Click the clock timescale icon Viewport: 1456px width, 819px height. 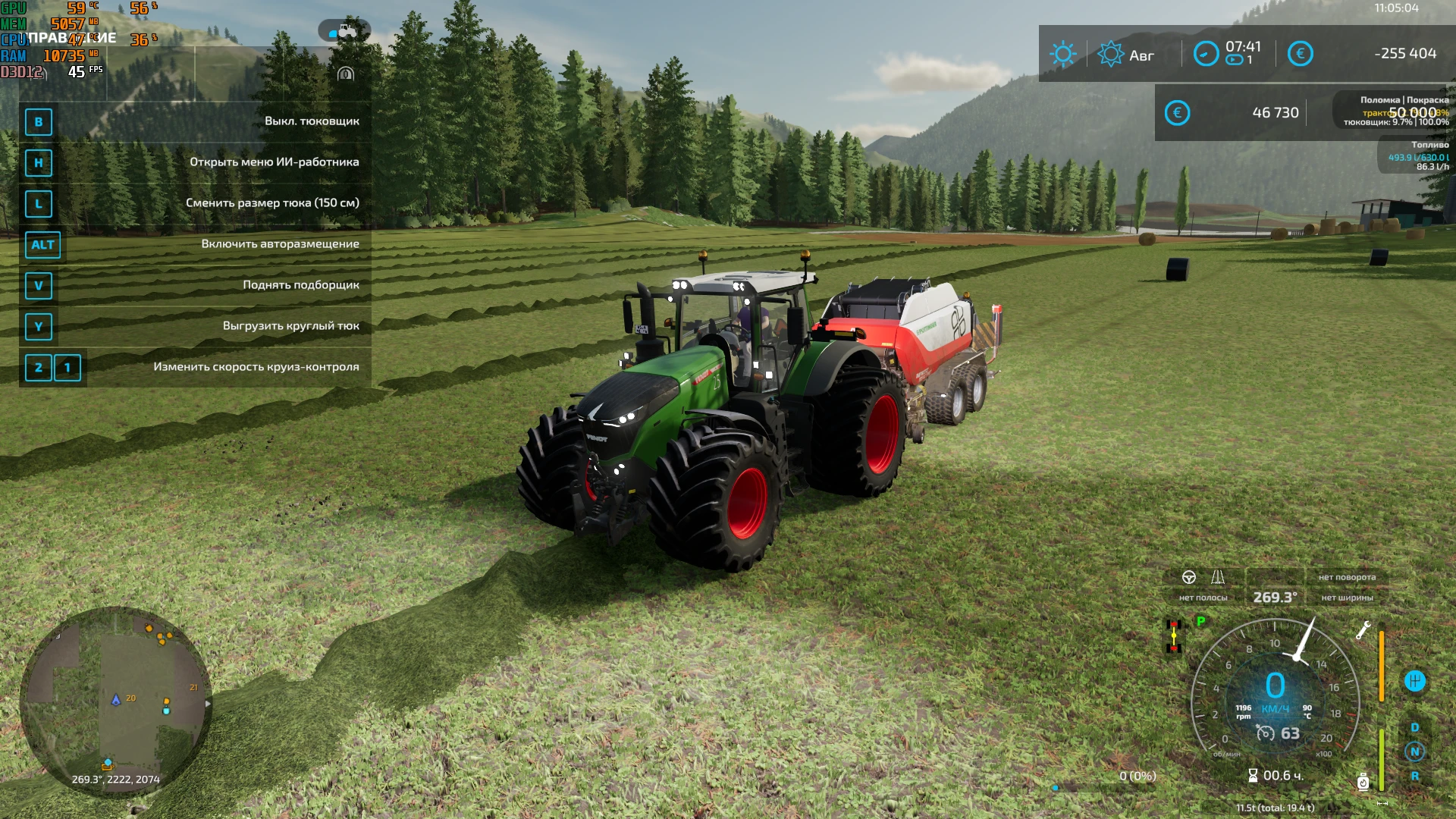tap(1207, 53)
